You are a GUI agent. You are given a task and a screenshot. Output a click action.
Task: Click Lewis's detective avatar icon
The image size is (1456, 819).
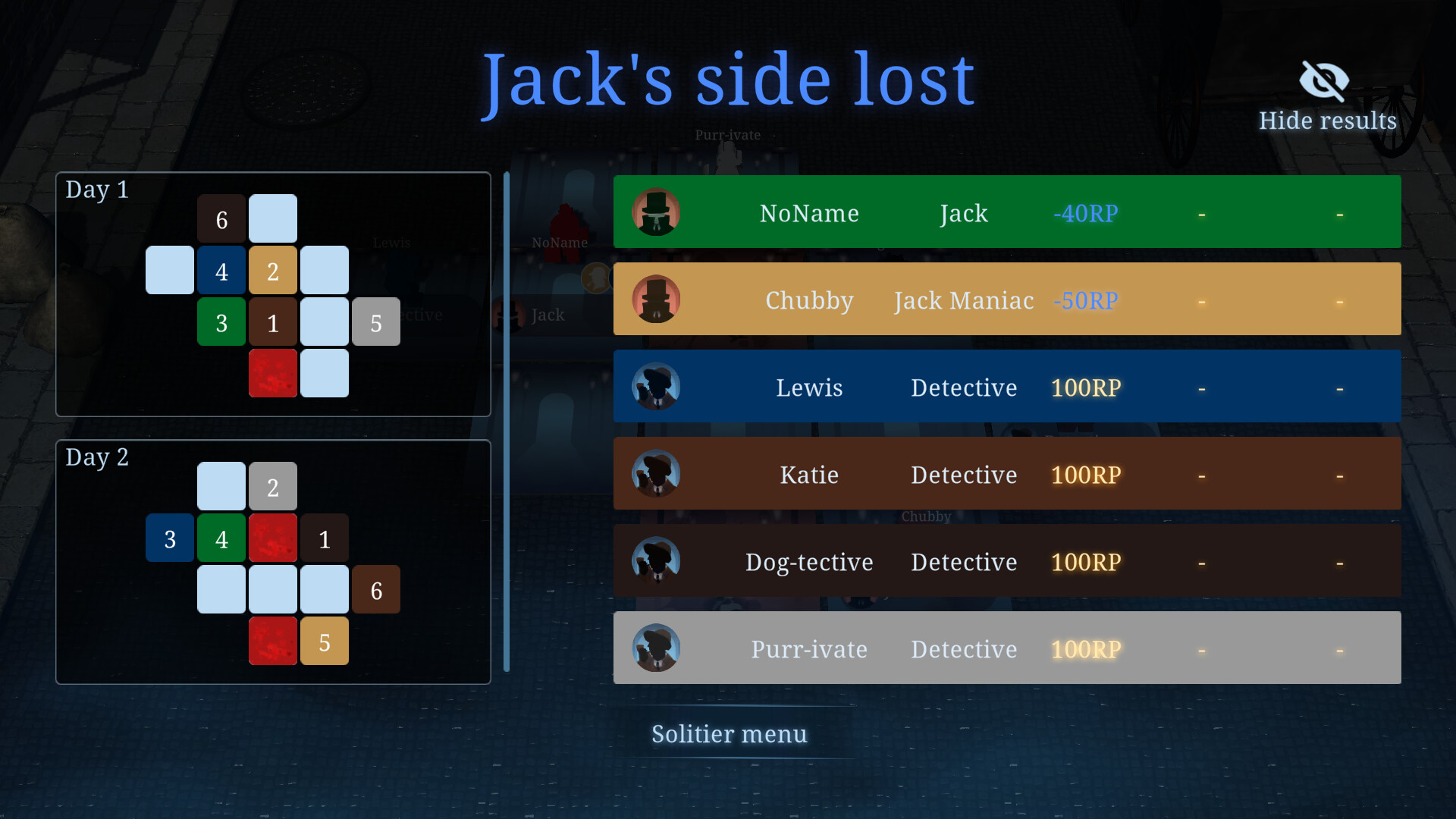(x=656, y=387)
